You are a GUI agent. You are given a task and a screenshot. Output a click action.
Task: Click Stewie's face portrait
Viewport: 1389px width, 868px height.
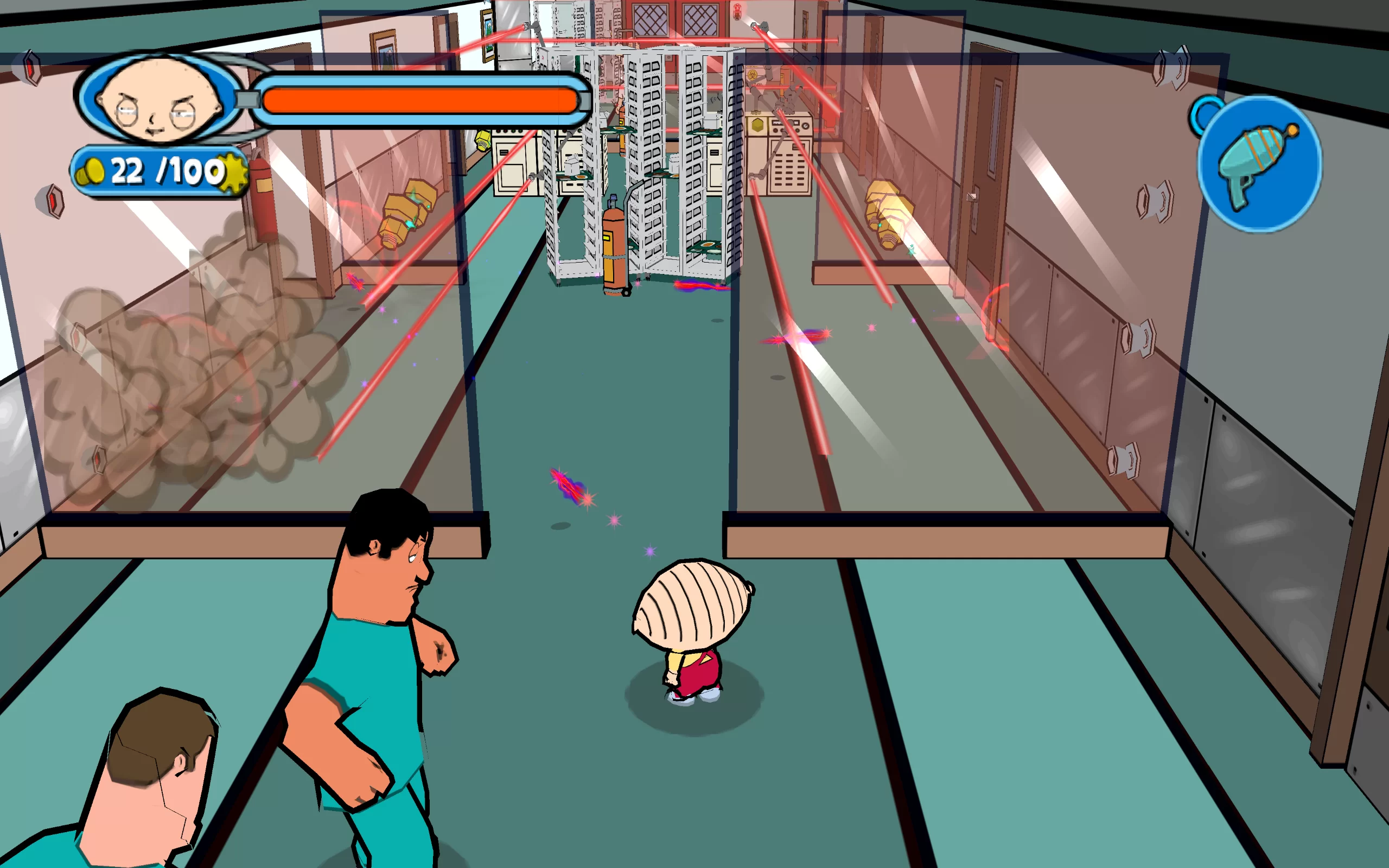click(x=160, y=99)
